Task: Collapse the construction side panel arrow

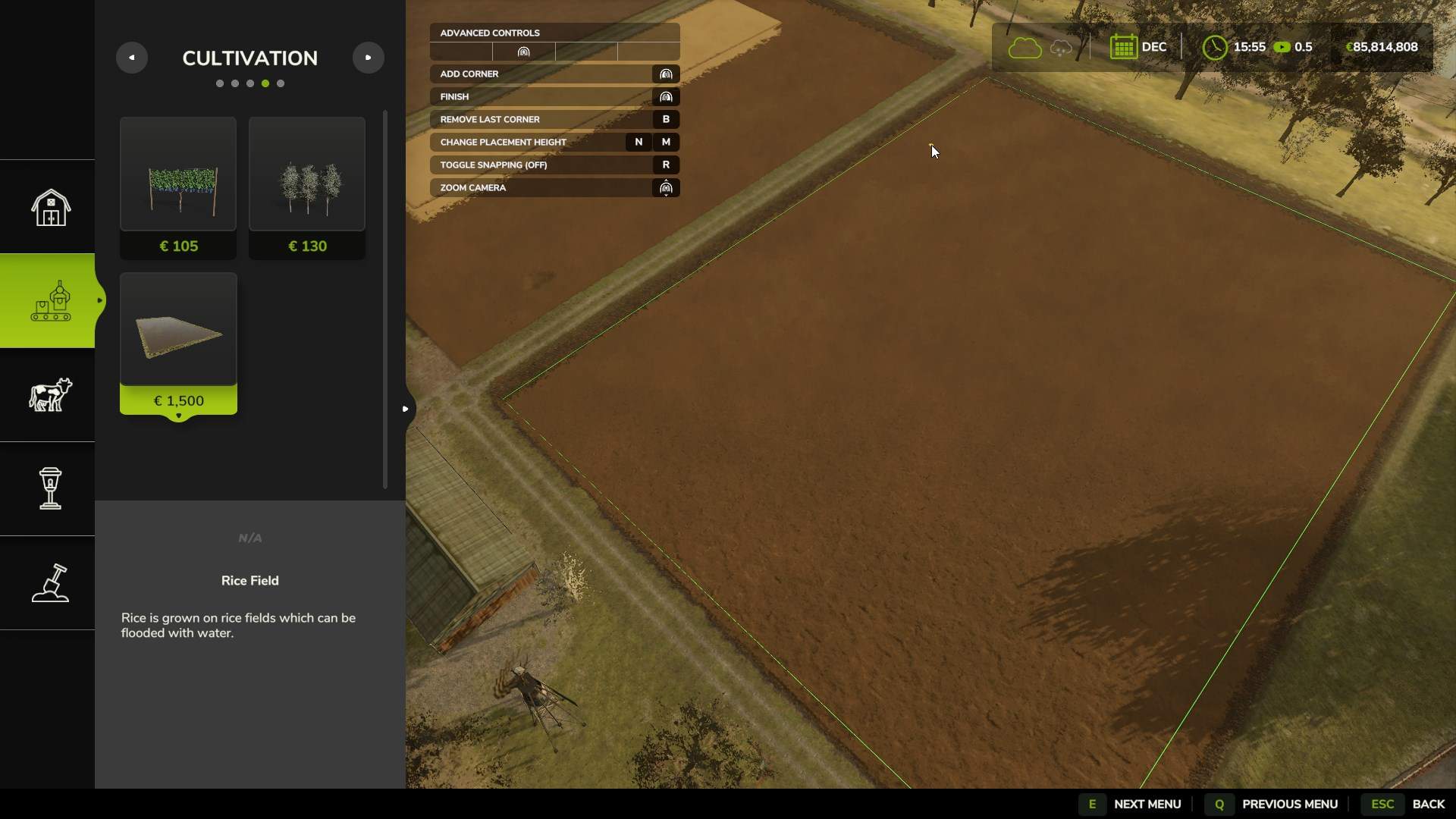Action: pyautogui.click(x=405, y=409)
